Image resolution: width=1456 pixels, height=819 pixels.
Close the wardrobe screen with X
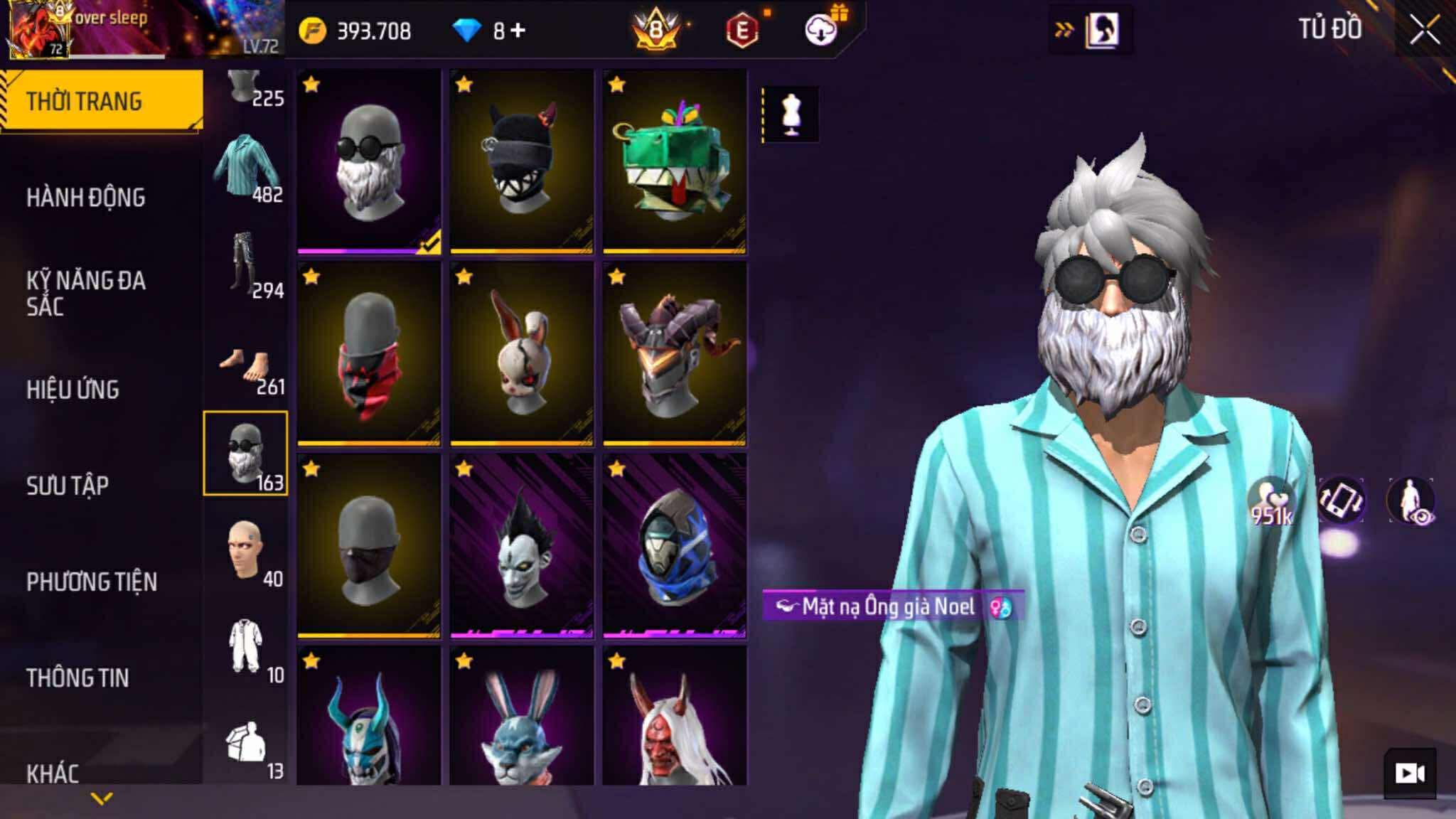click(1424, 31)
